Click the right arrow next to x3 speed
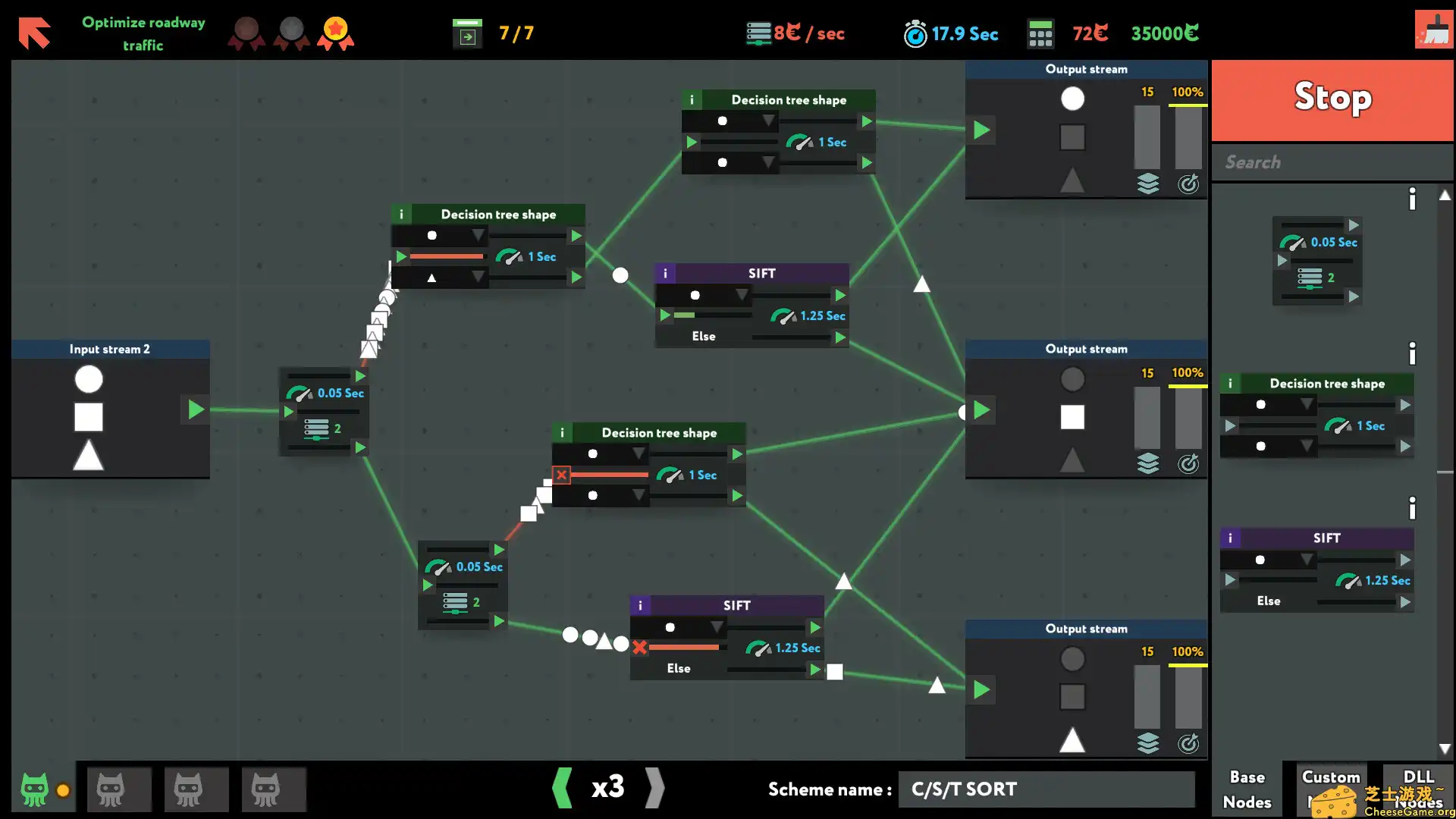 coord(655,789)
